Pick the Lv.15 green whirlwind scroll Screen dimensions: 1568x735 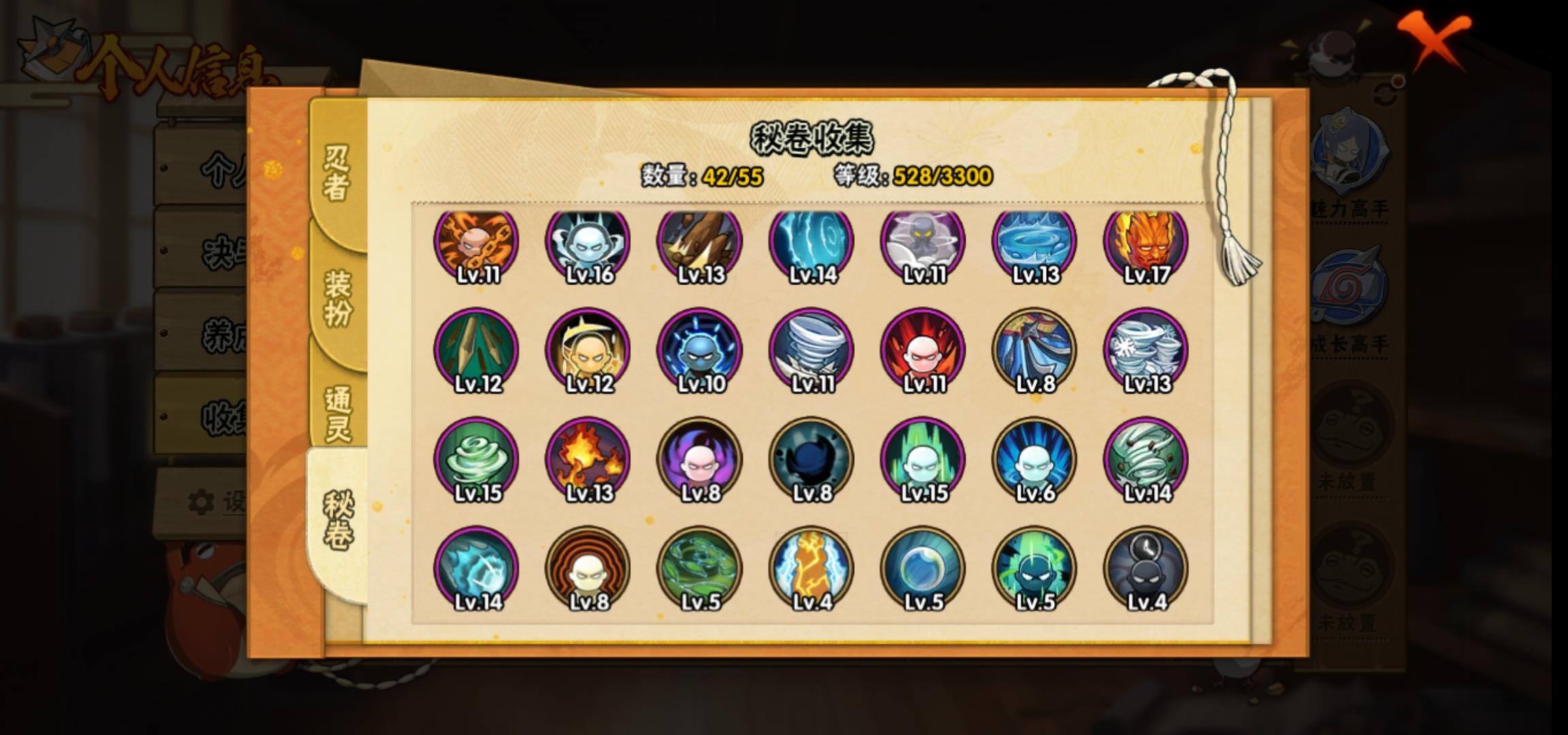tap(476, 459)
